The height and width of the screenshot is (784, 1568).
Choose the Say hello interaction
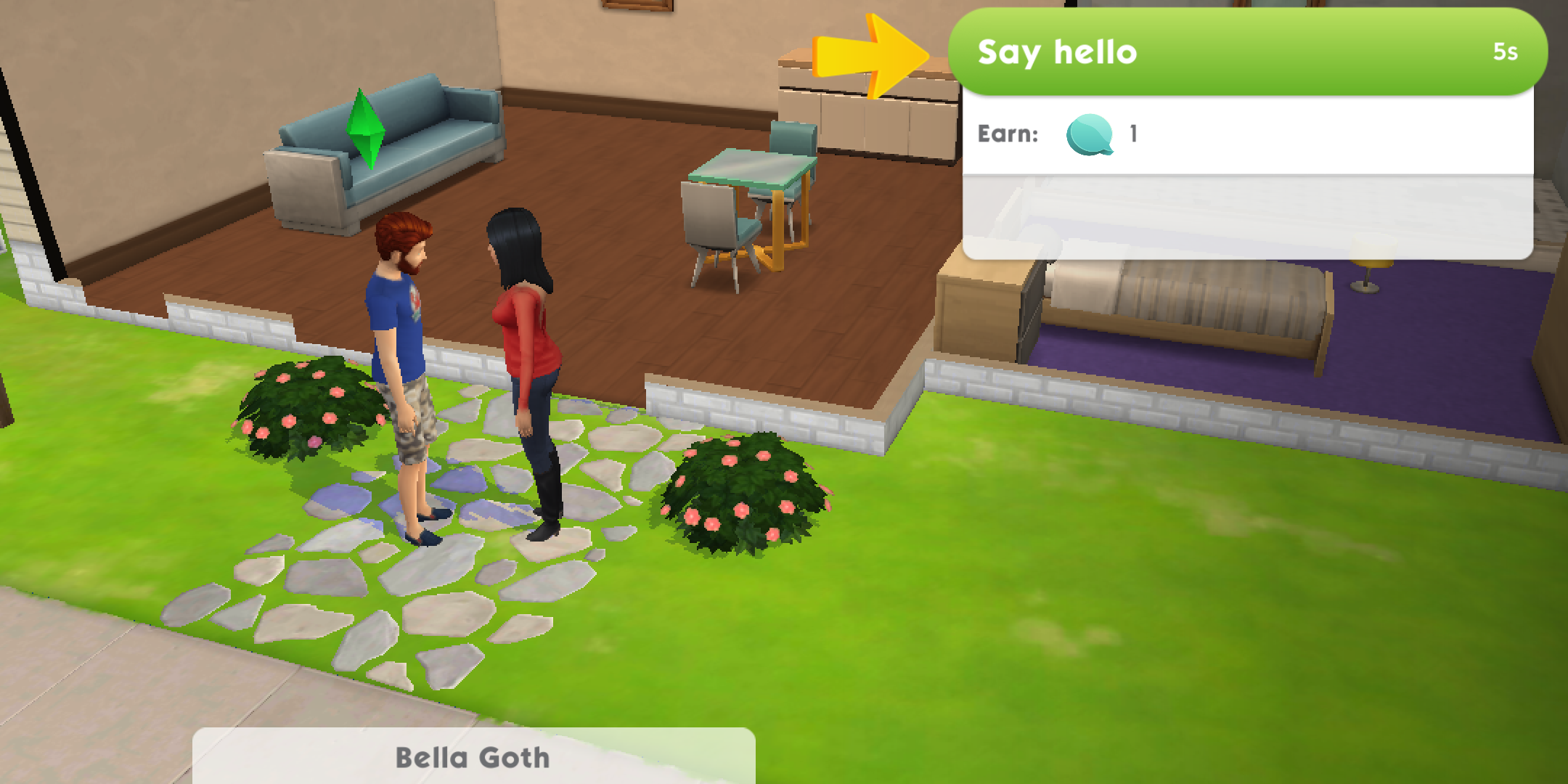coord(1246,52)
